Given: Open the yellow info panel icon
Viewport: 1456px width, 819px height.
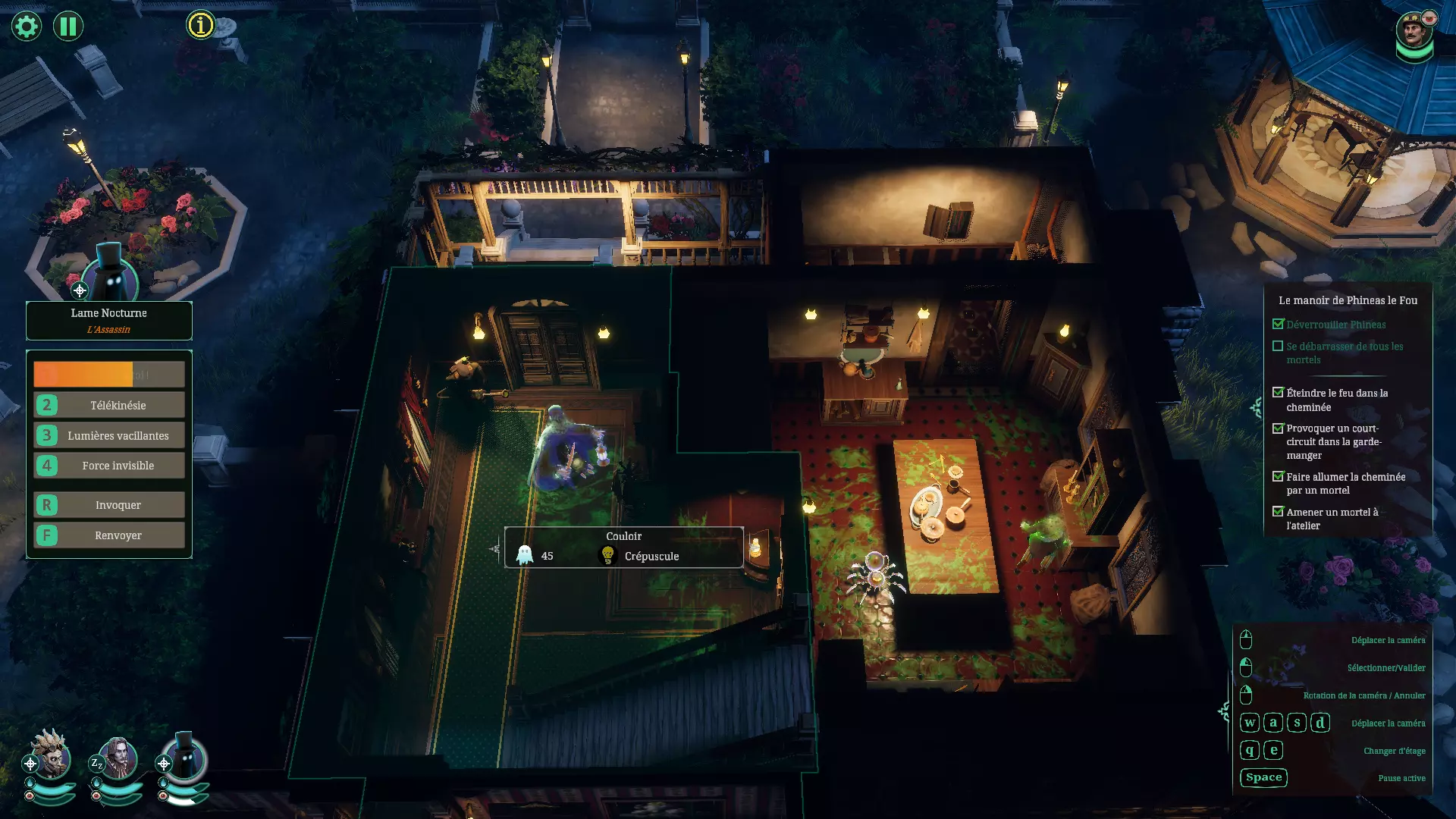Looking at the screenshot, I should click(200, 26).
